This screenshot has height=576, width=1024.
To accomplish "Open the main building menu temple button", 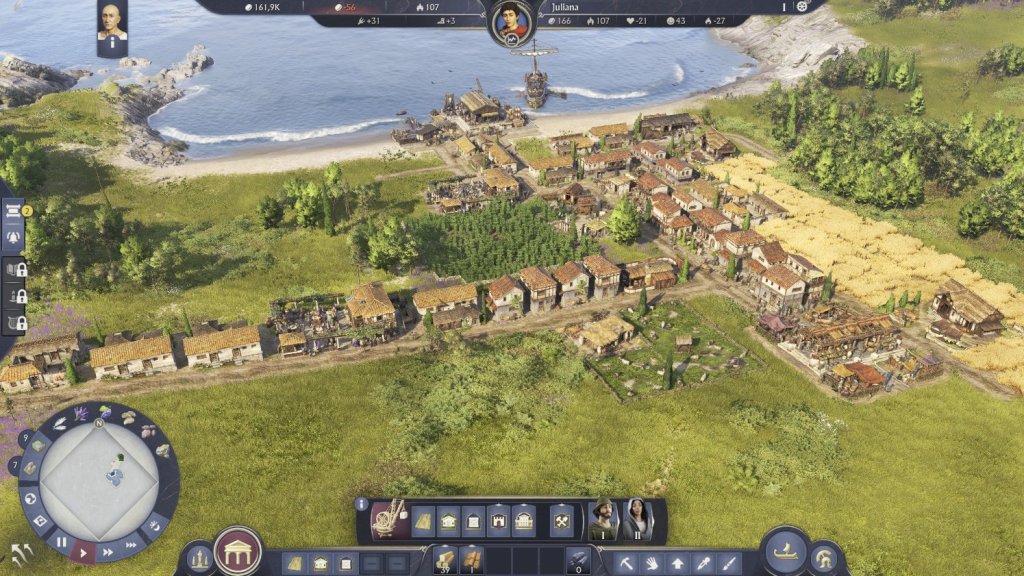I will (x=238, y=552).
